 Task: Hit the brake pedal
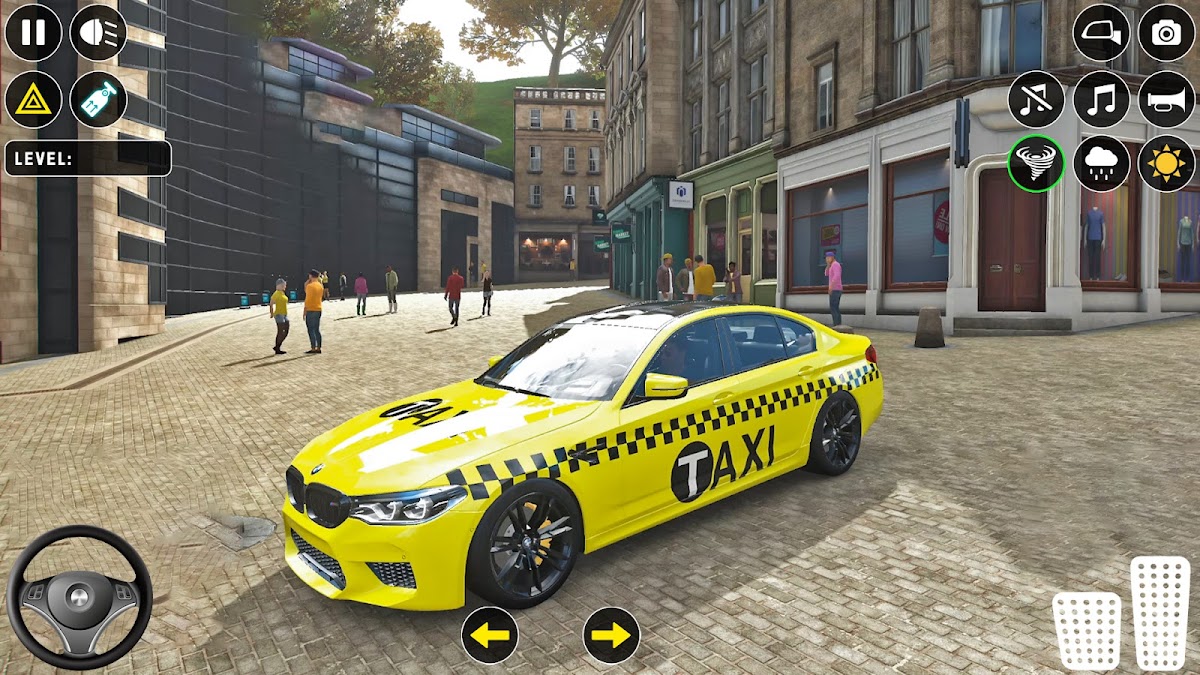[1086, 630]
